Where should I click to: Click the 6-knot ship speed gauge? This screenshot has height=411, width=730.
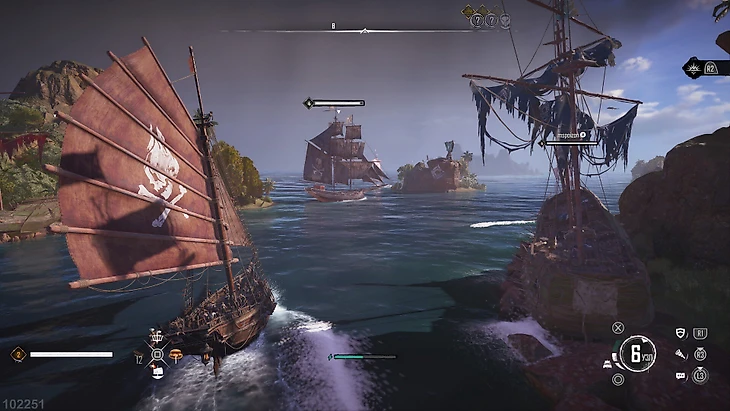[636, 353]
